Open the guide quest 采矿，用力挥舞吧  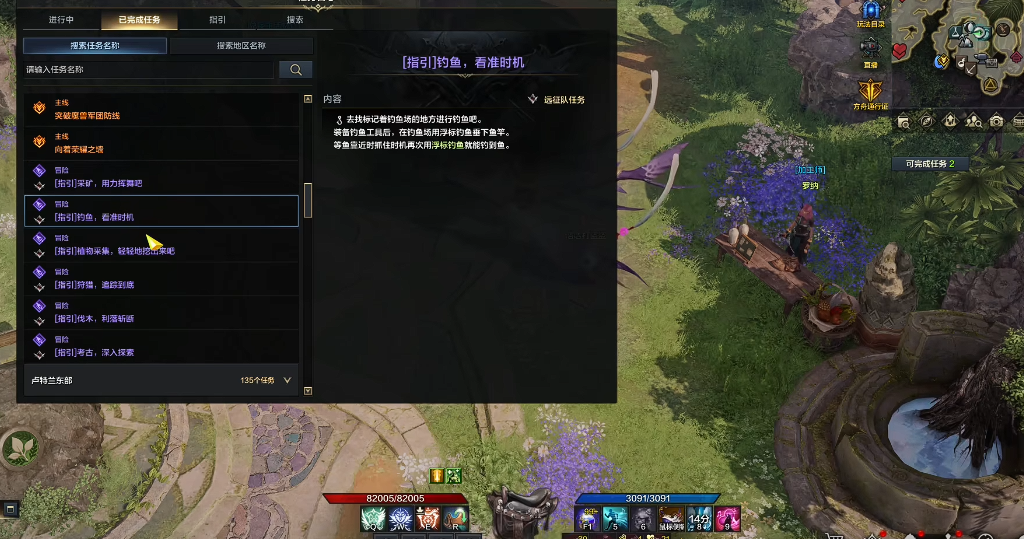point(160,177)
